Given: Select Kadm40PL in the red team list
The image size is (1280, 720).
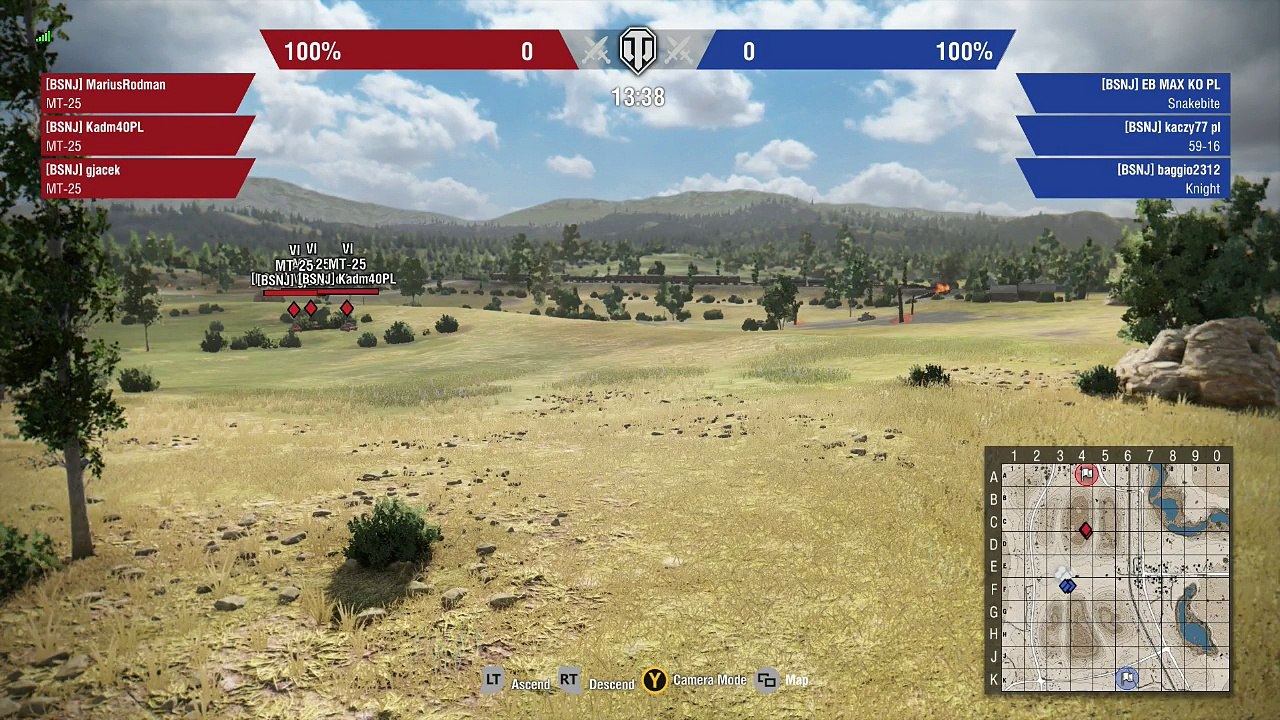Looking at the screenshot, I should 145,136.
